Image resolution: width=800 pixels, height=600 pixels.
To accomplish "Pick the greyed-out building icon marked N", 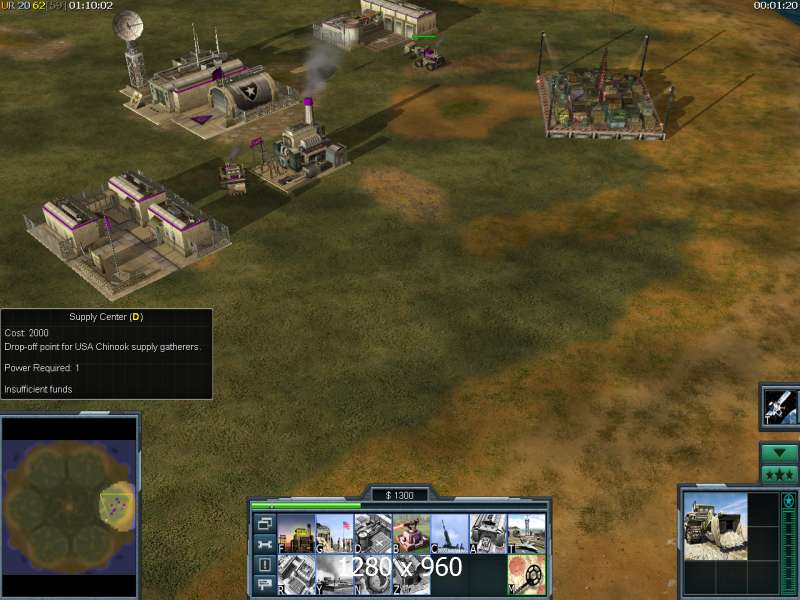I will click(x=373, y=574).
